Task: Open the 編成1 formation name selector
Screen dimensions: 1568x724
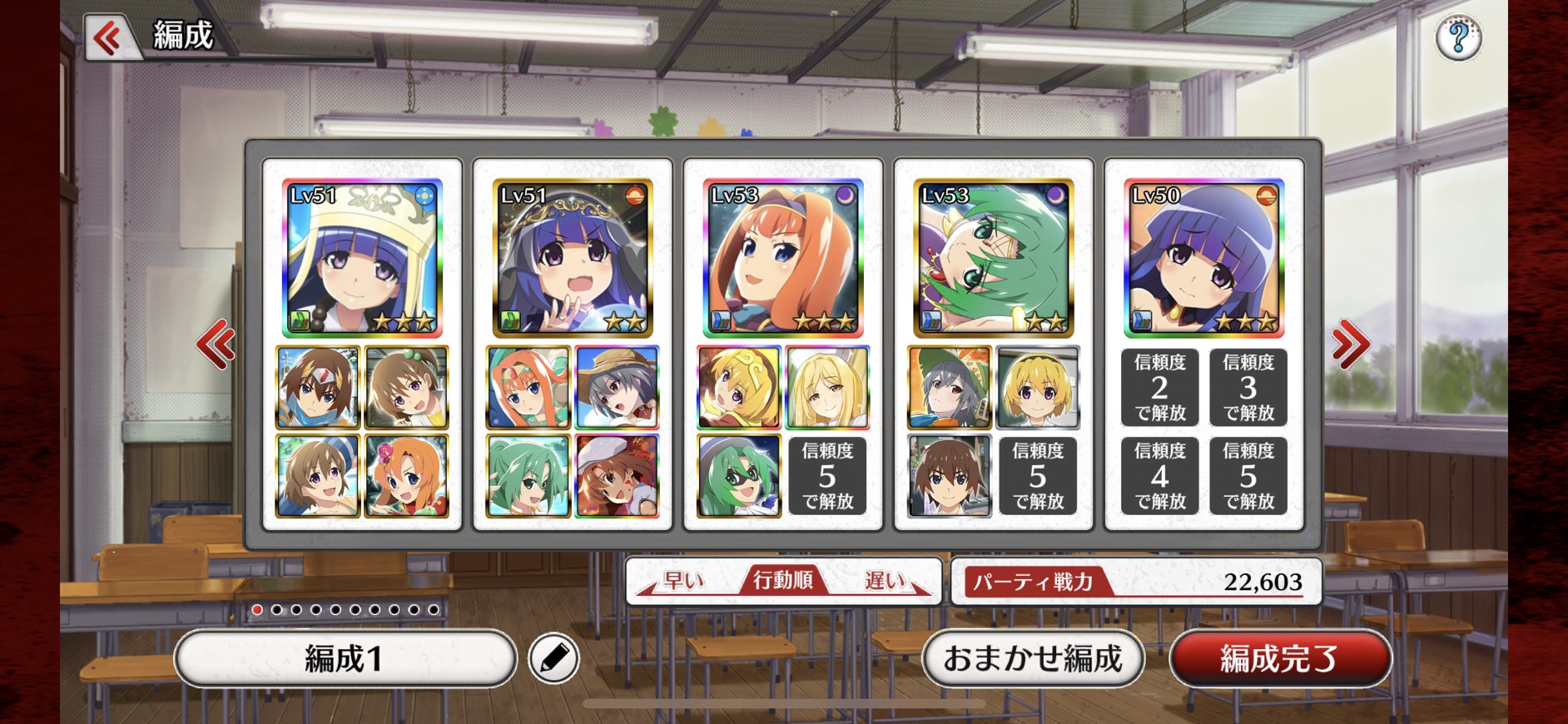Action: coord(345,658)
